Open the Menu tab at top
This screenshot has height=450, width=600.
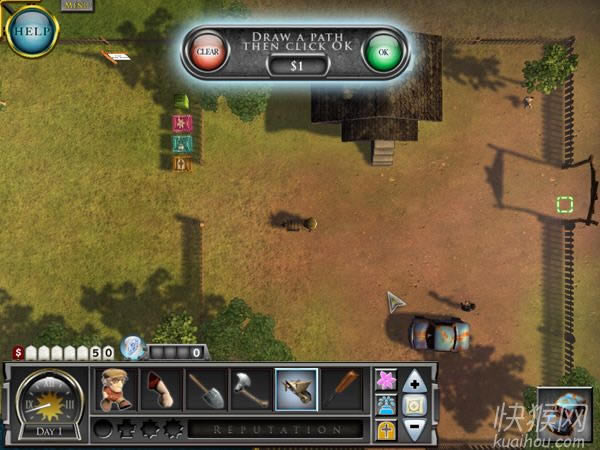tap(76, 5)
